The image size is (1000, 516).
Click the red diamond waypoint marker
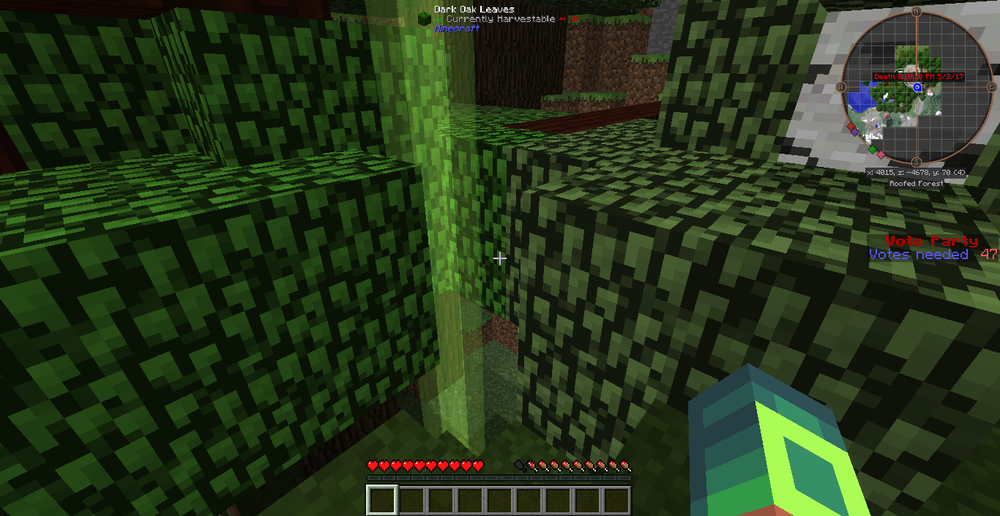point(851,126)
